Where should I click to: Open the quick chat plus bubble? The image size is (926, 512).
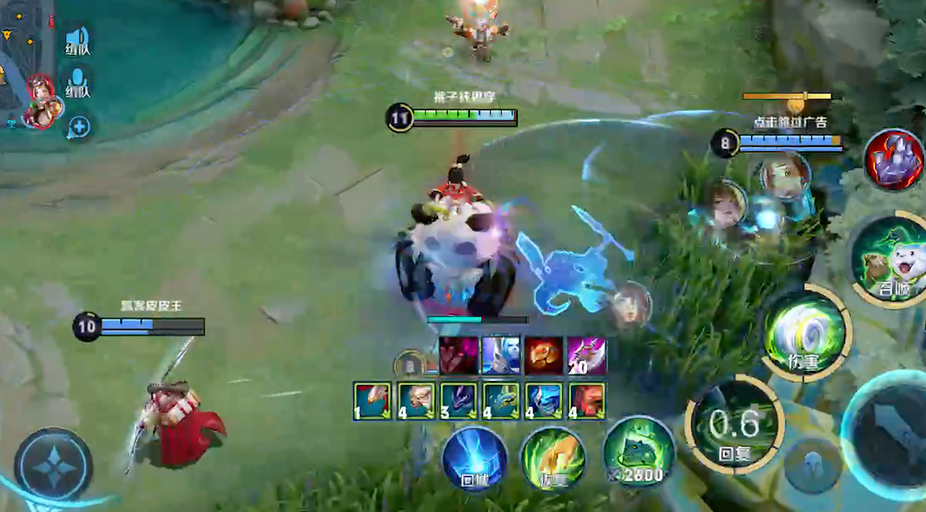tap(78, 127)
